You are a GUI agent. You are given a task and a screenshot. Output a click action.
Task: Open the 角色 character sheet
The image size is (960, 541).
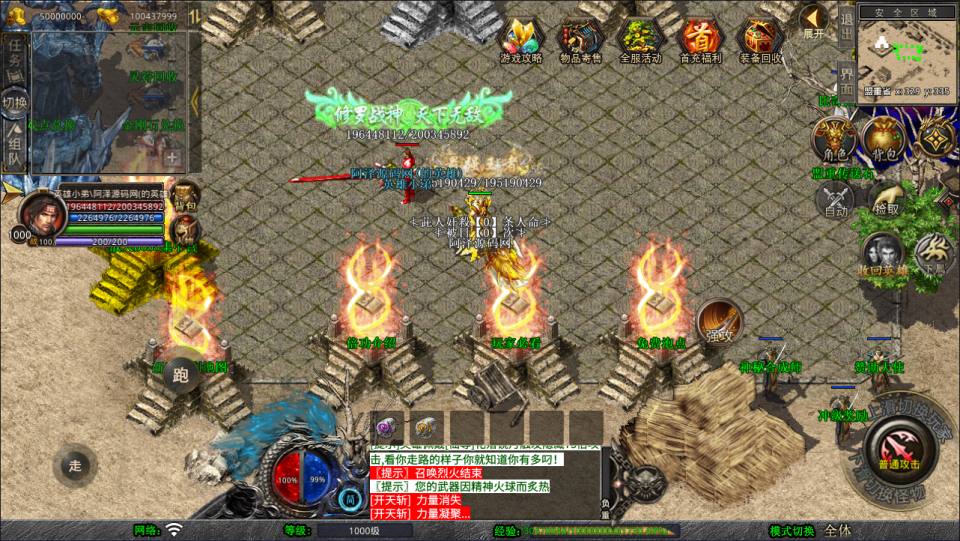(833, 140)
